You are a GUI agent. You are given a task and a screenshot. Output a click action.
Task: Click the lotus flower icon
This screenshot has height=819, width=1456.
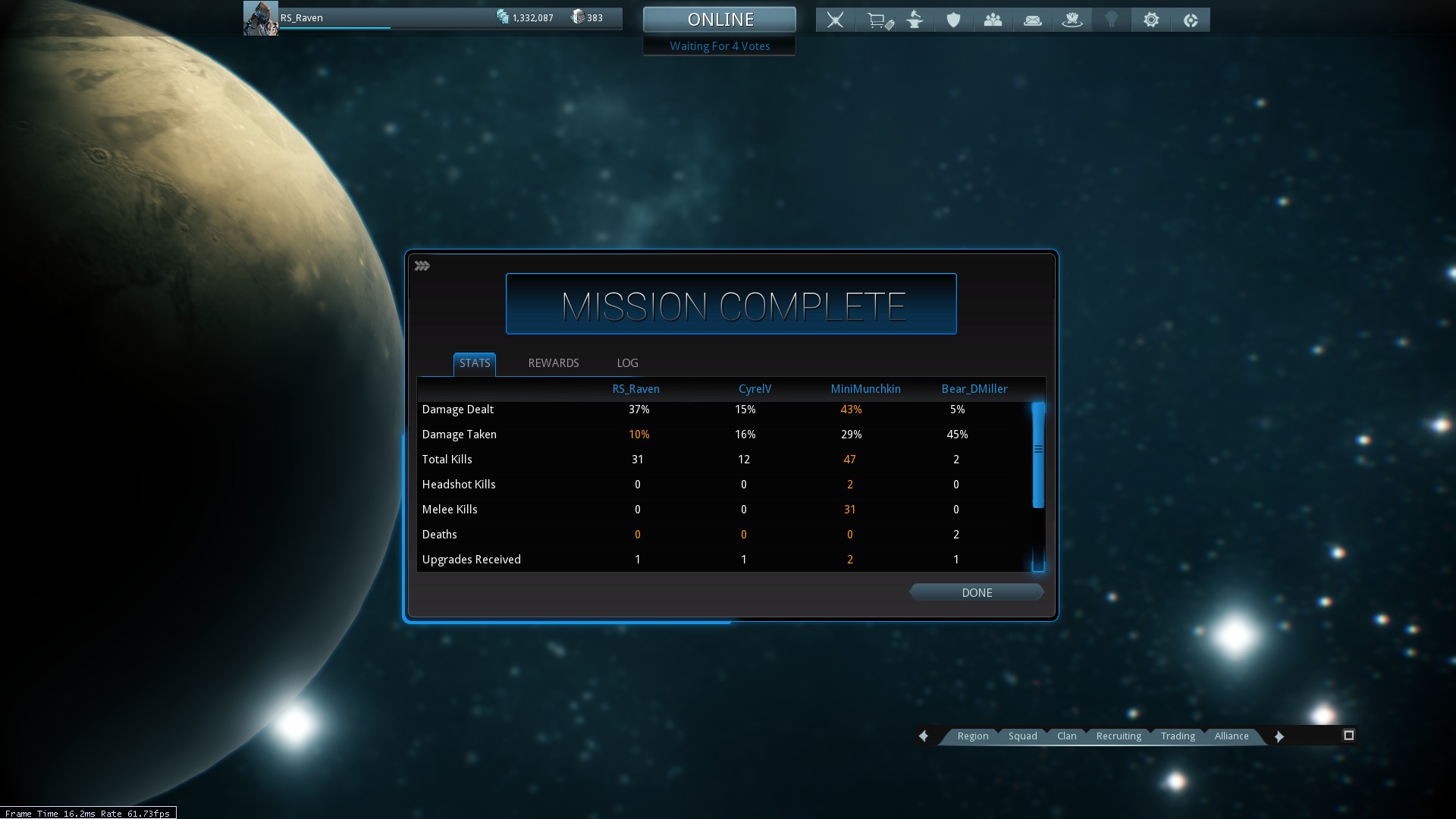click(x=1072, y=20)
